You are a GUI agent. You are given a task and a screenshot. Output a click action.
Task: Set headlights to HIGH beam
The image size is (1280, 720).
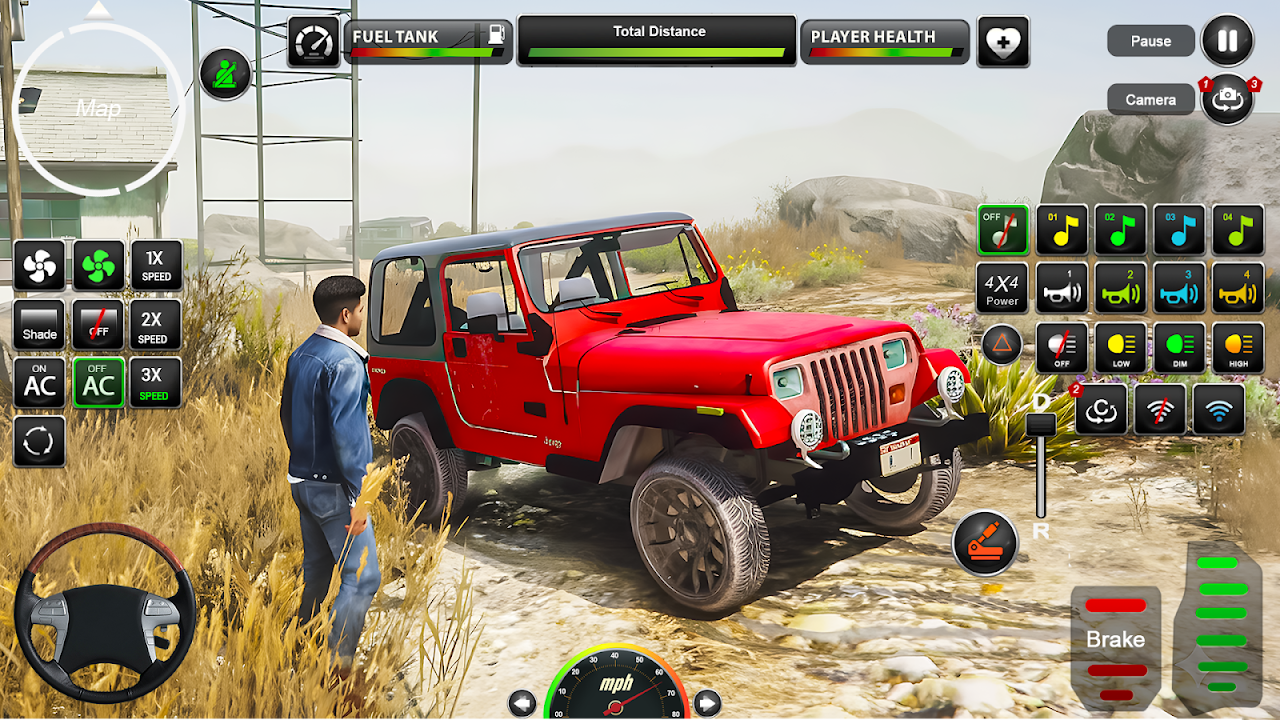point(1238,347)
